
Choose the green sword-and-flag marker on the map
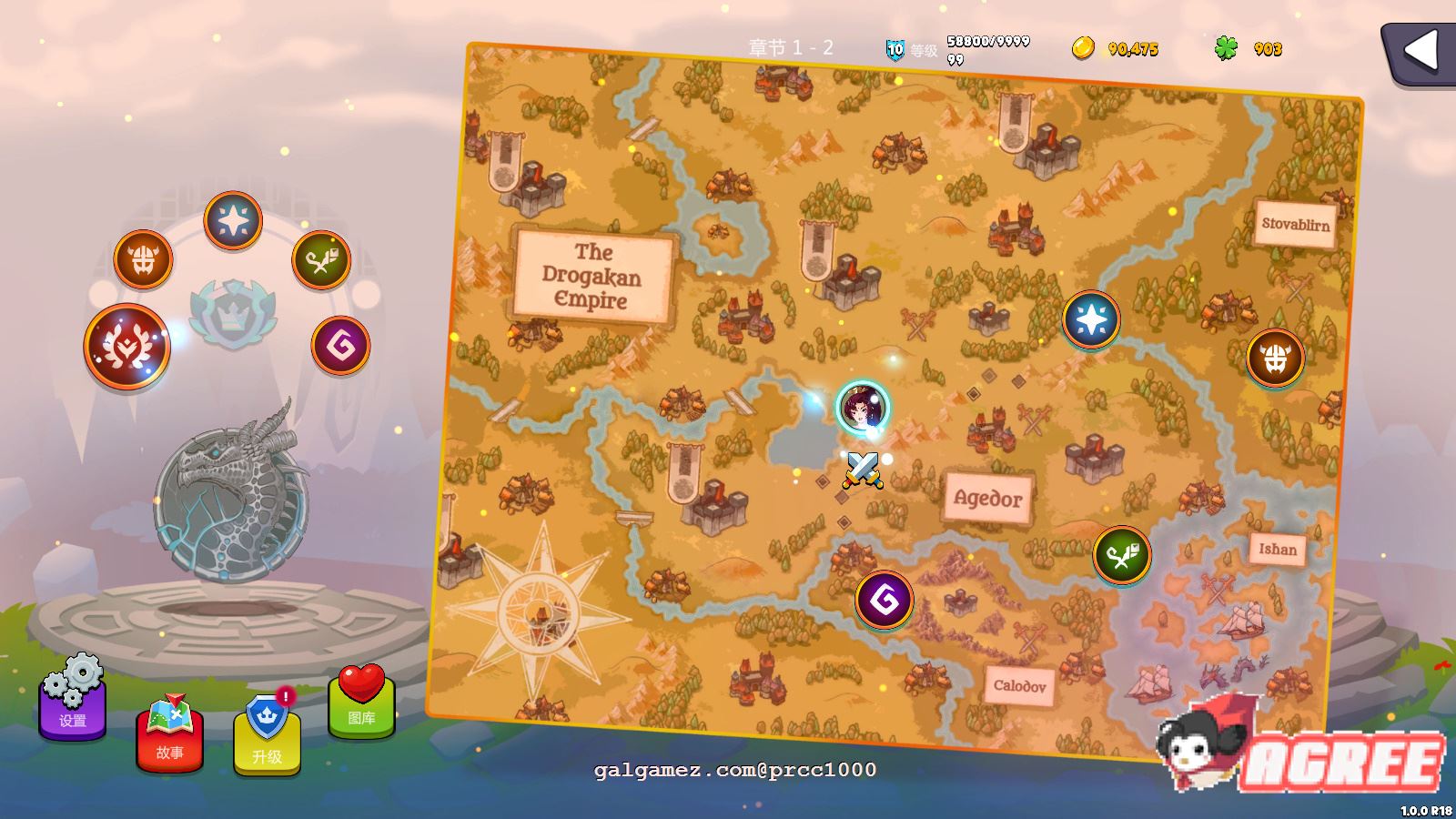(1121, 555)
